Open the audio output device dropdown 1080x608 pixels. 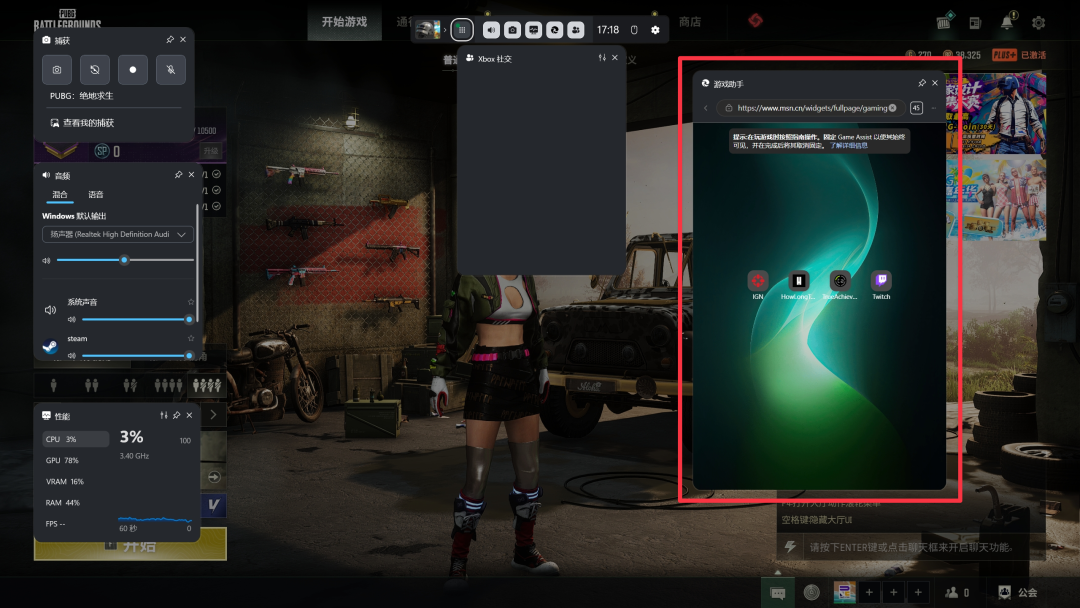[118, 234]
